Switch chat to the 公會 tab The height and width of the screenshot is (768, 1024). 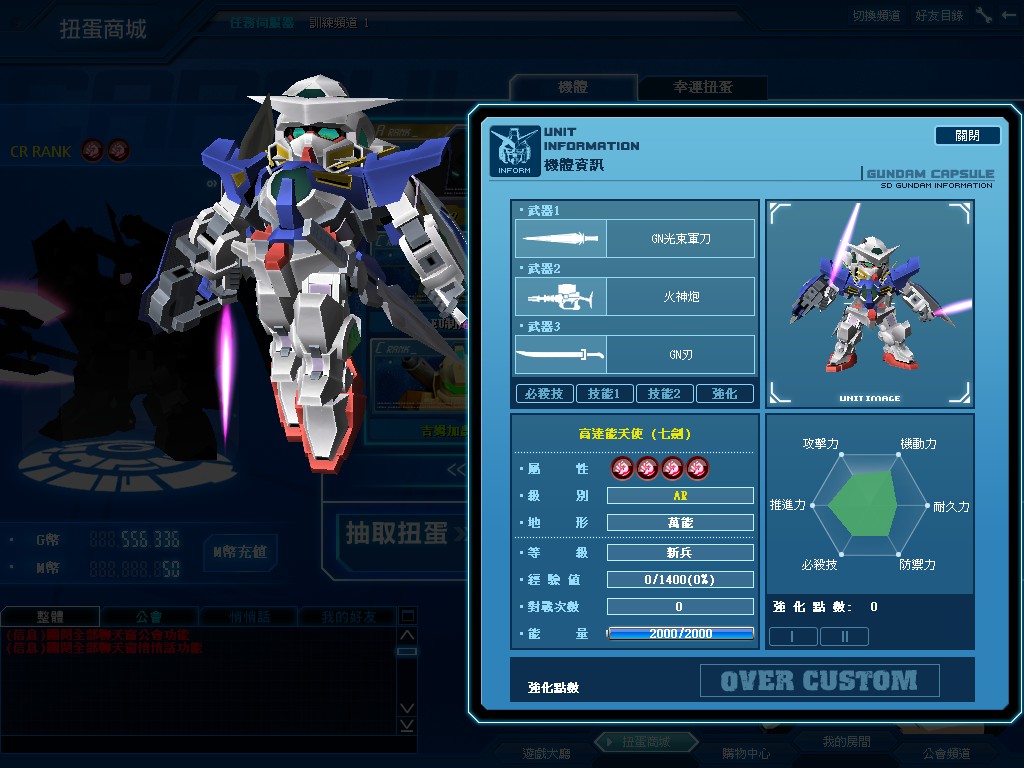(150, 617)
